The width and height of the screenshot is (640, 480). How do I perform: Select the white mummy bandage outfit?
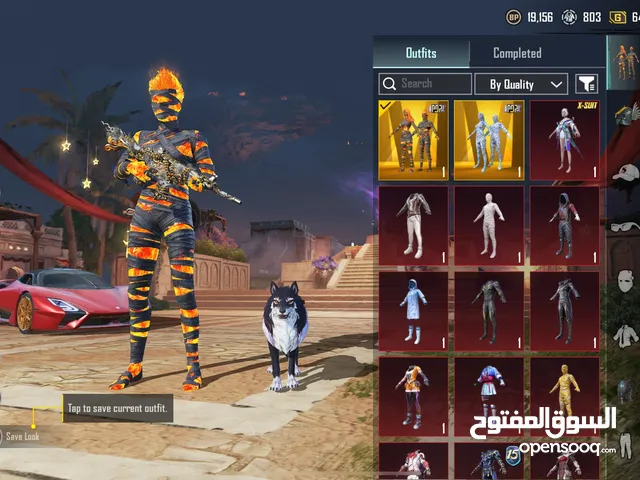(x=489, y=225)
